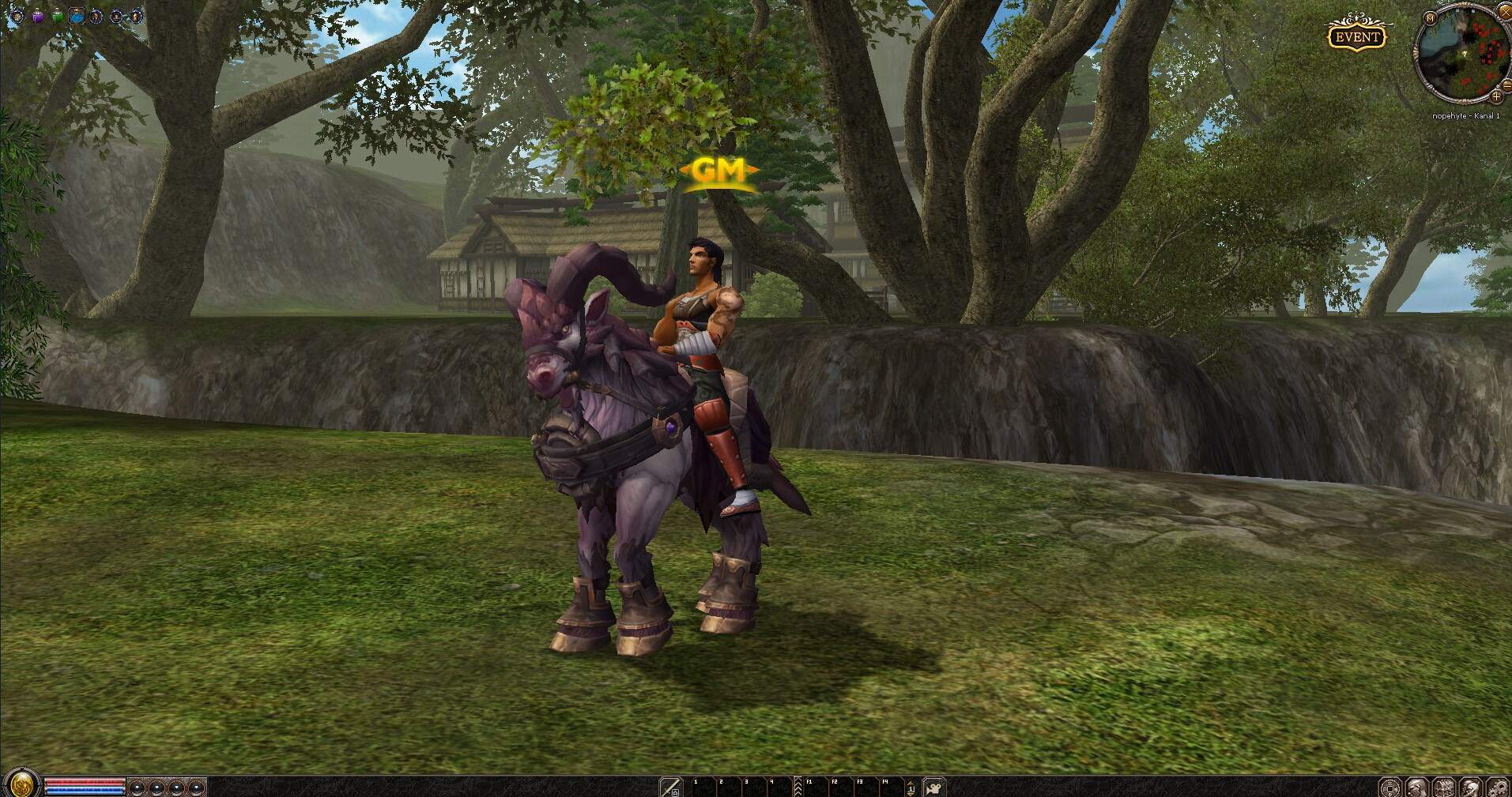The image size is (1512, 797).
Task: Open the camera mode icon on the hotbar
Action: 933,789
